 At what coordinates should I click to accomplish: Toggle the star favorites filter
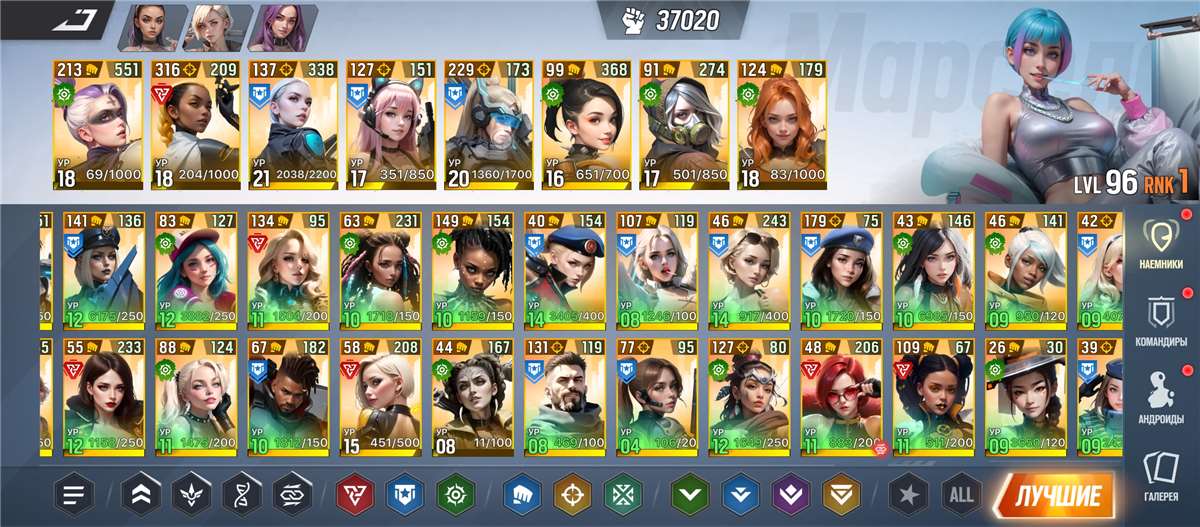coord(909,495)
